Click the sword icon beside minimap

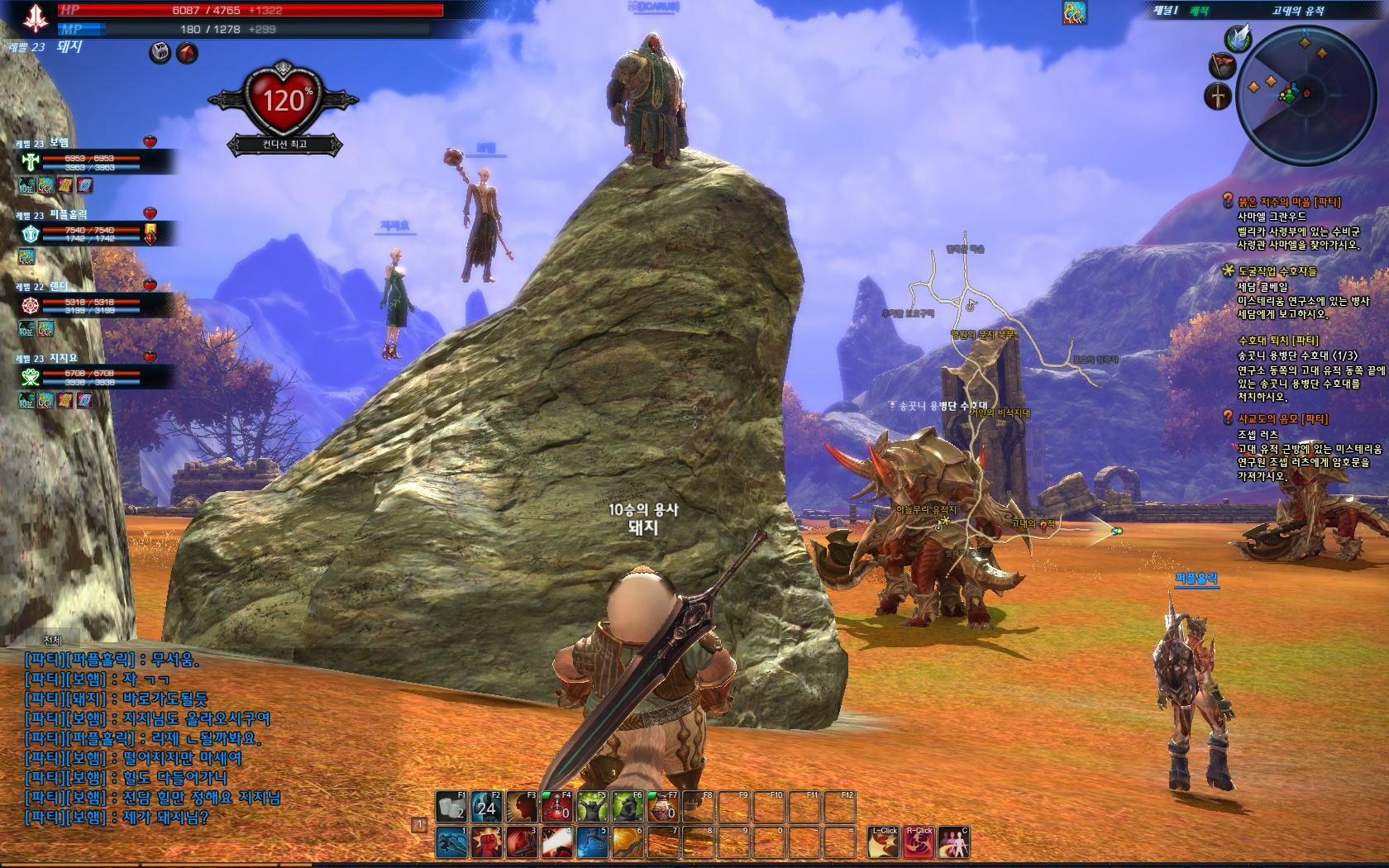(x=1217, y=96)
